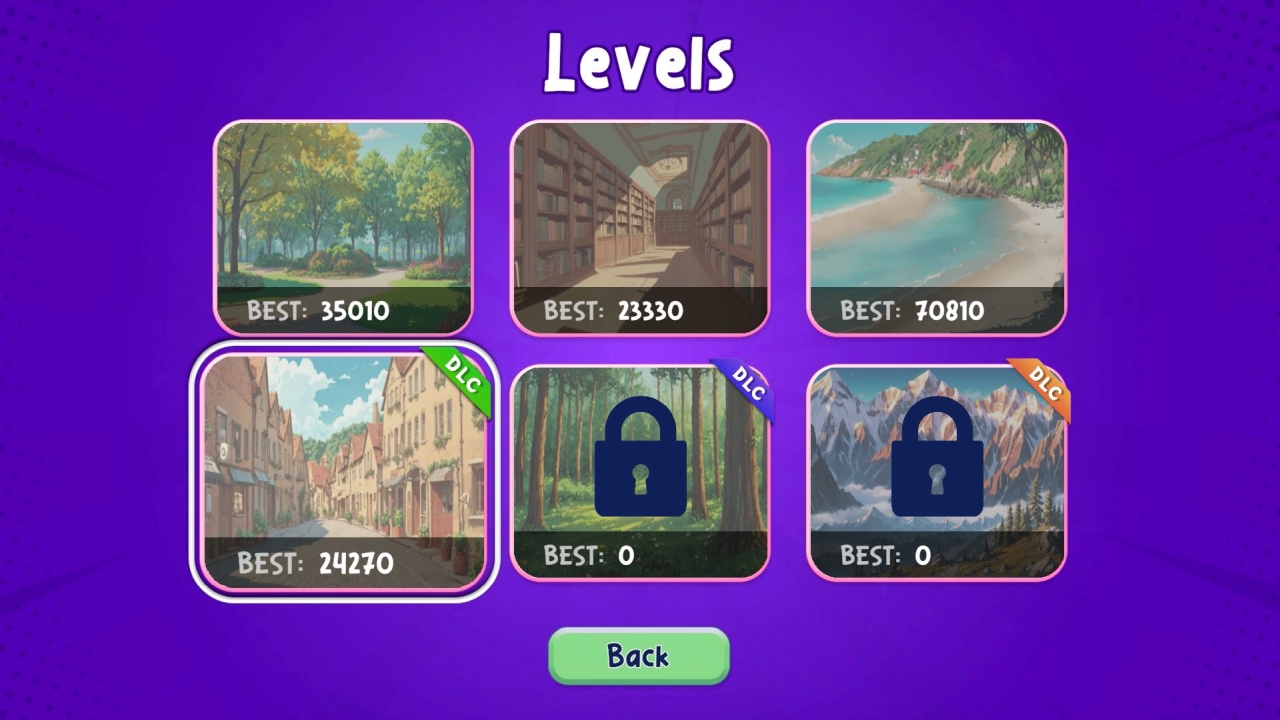Screen dimensions: 1280x720
Task: Click the keyhole inside the mountain level padlock
Action: (x=937, y=478)
